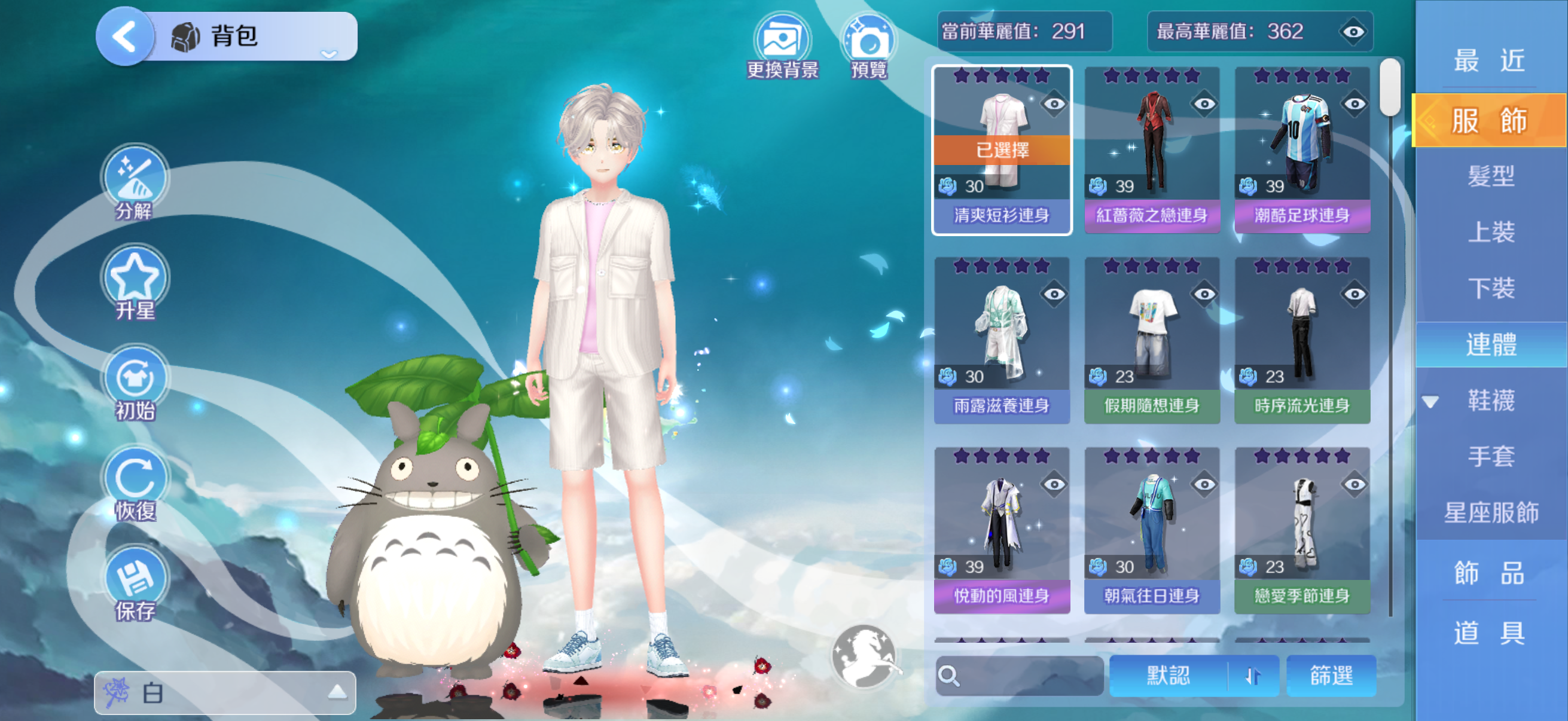
Task: Pick the 雨露滋養連身 outfit card
Action: (x=1001, y=340)
